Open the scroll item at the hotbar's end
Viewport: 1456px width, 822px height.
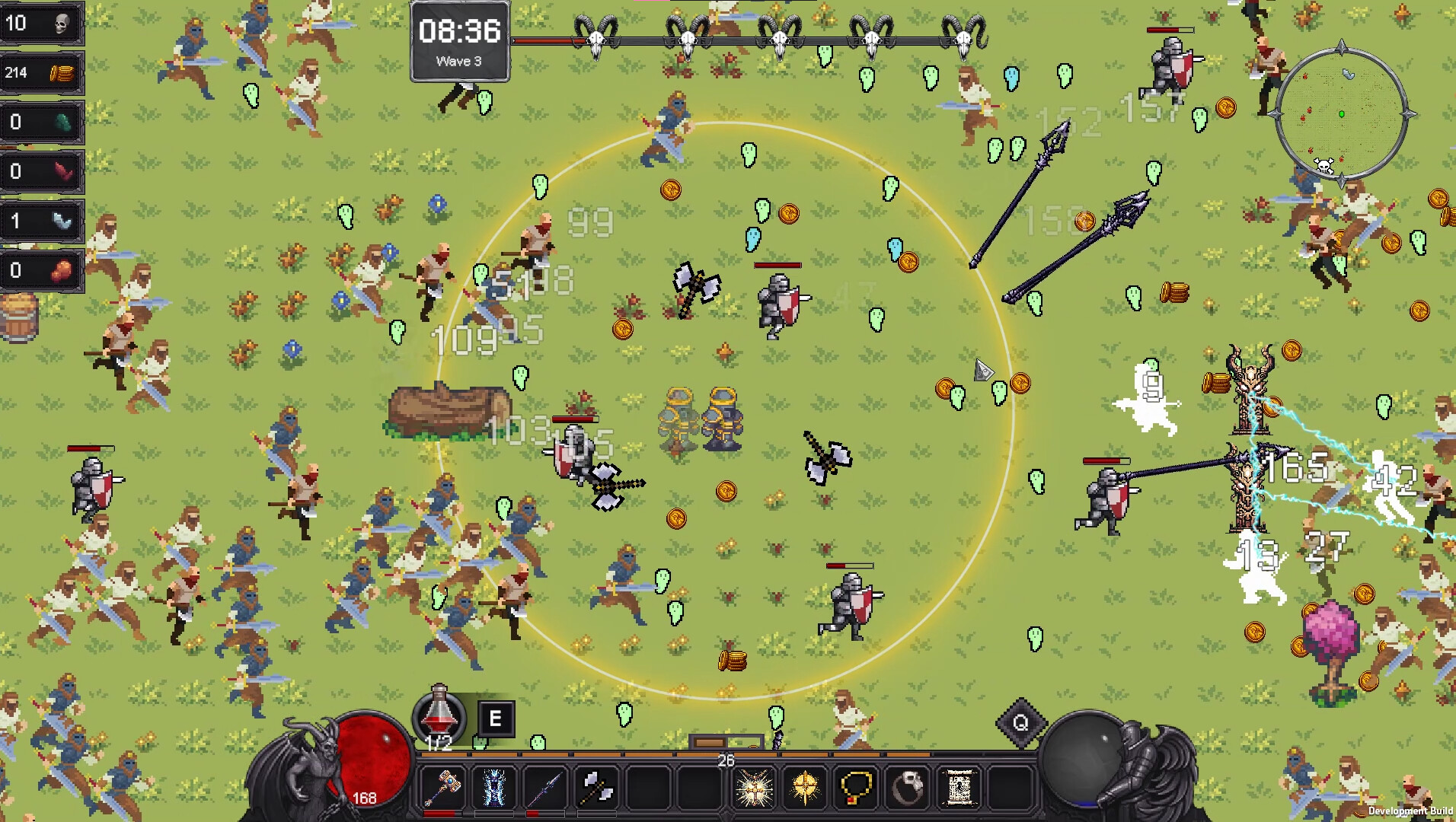click(x=958, y=788)
